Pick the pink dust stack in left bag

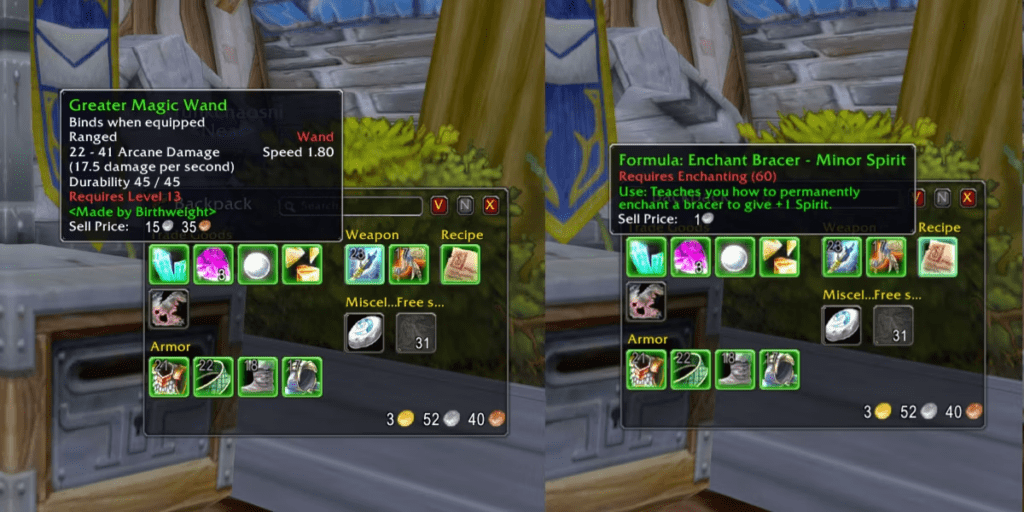[x=213, y=264]
